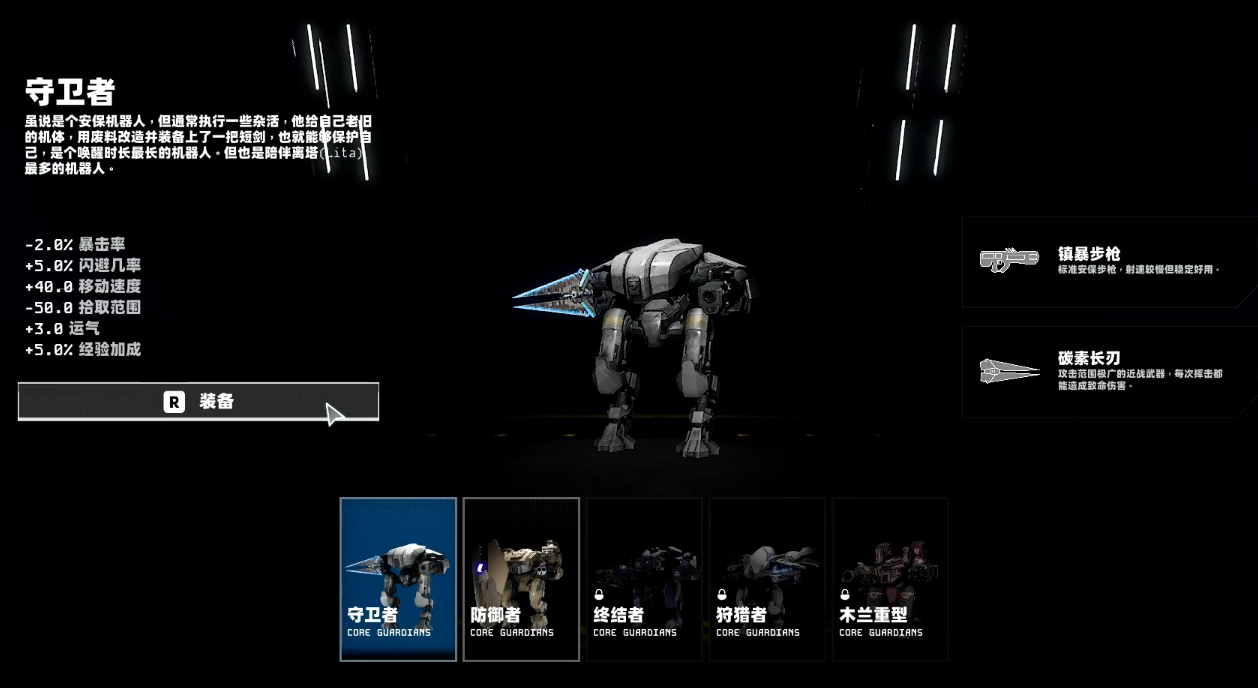Choose the locked 木兰重型 mech card

pos(890,579)
